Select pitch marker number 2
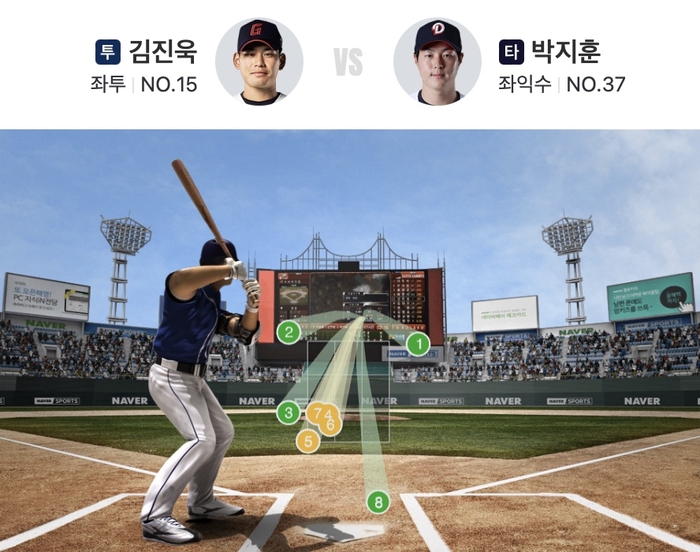 (x=288, y=333)
